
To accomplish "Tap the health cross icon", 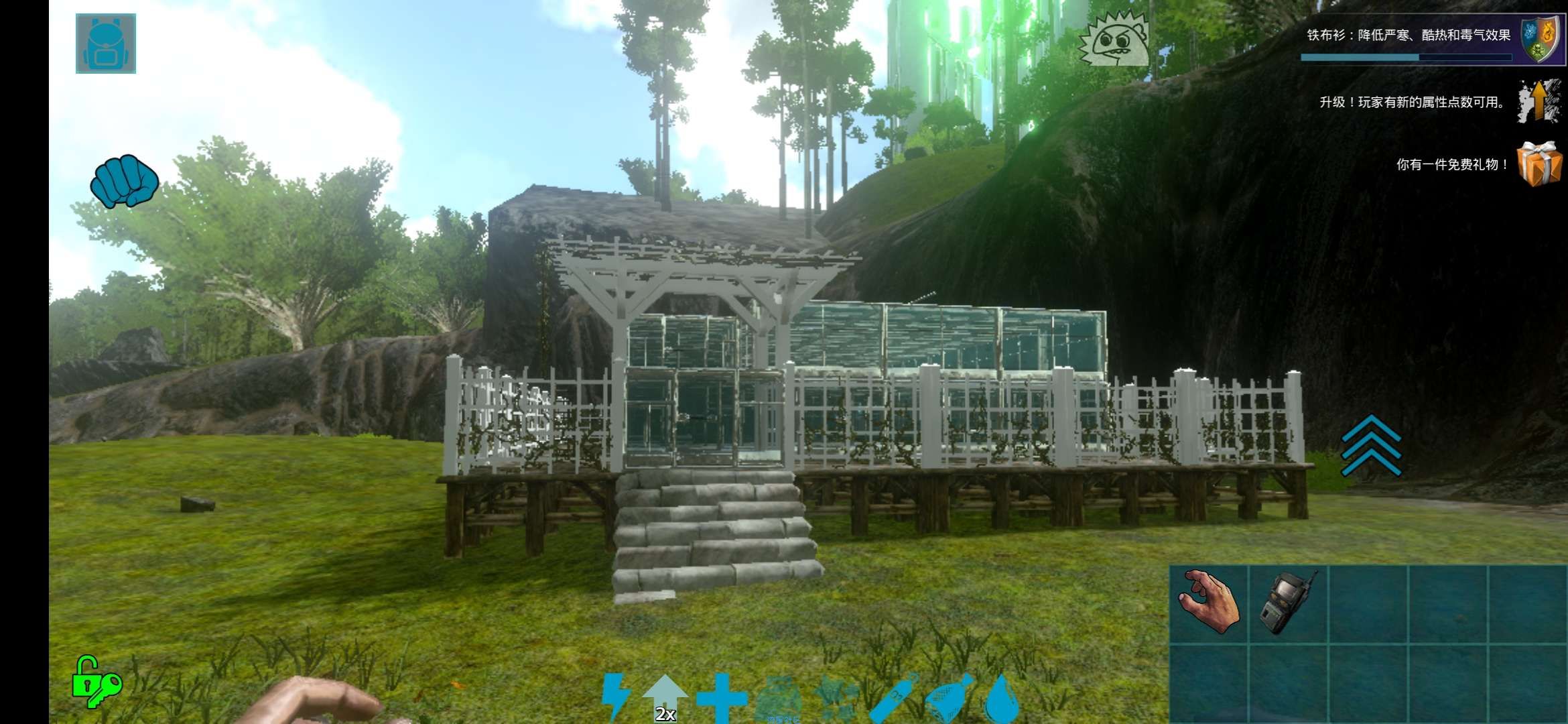I will pos(721,699).
